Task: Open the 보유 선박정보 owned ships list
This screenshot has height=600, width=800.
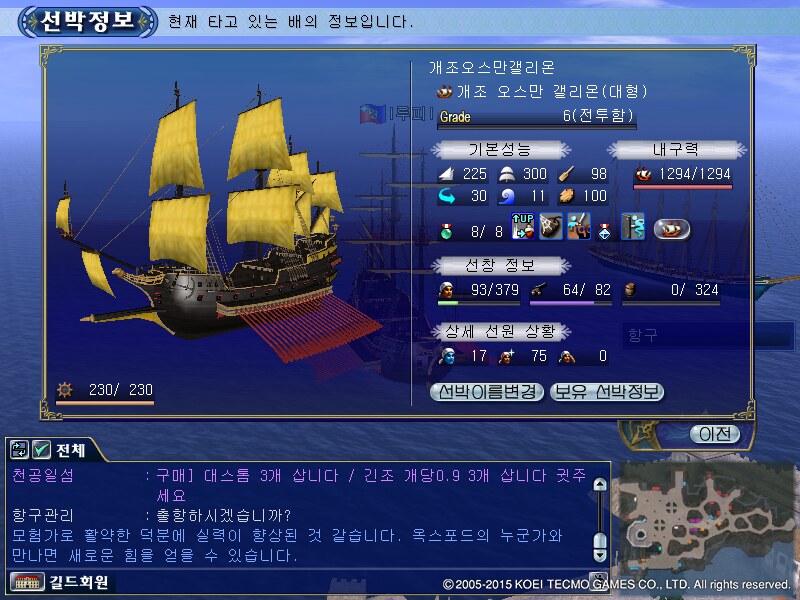Action: tap(608, 392)
